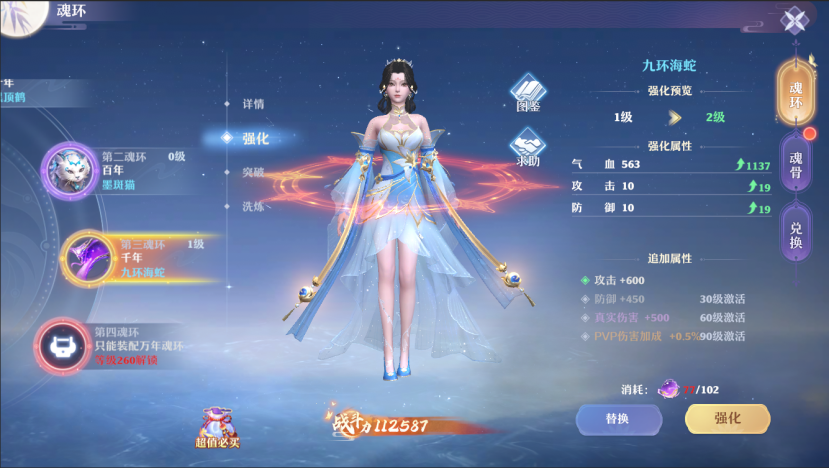
Task: Select the 详情 details menu entry
Action: 253,104
